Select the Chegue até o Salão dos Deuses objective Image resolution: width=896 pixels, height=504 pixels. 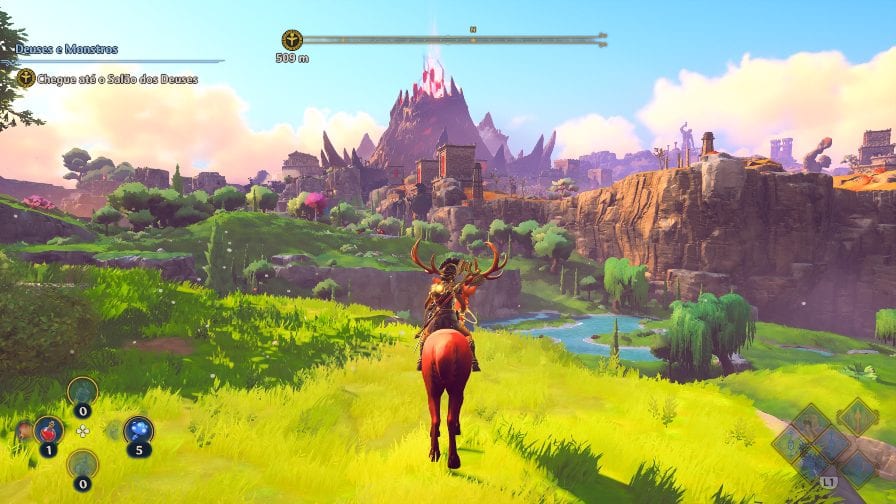[x=106, y=78]
